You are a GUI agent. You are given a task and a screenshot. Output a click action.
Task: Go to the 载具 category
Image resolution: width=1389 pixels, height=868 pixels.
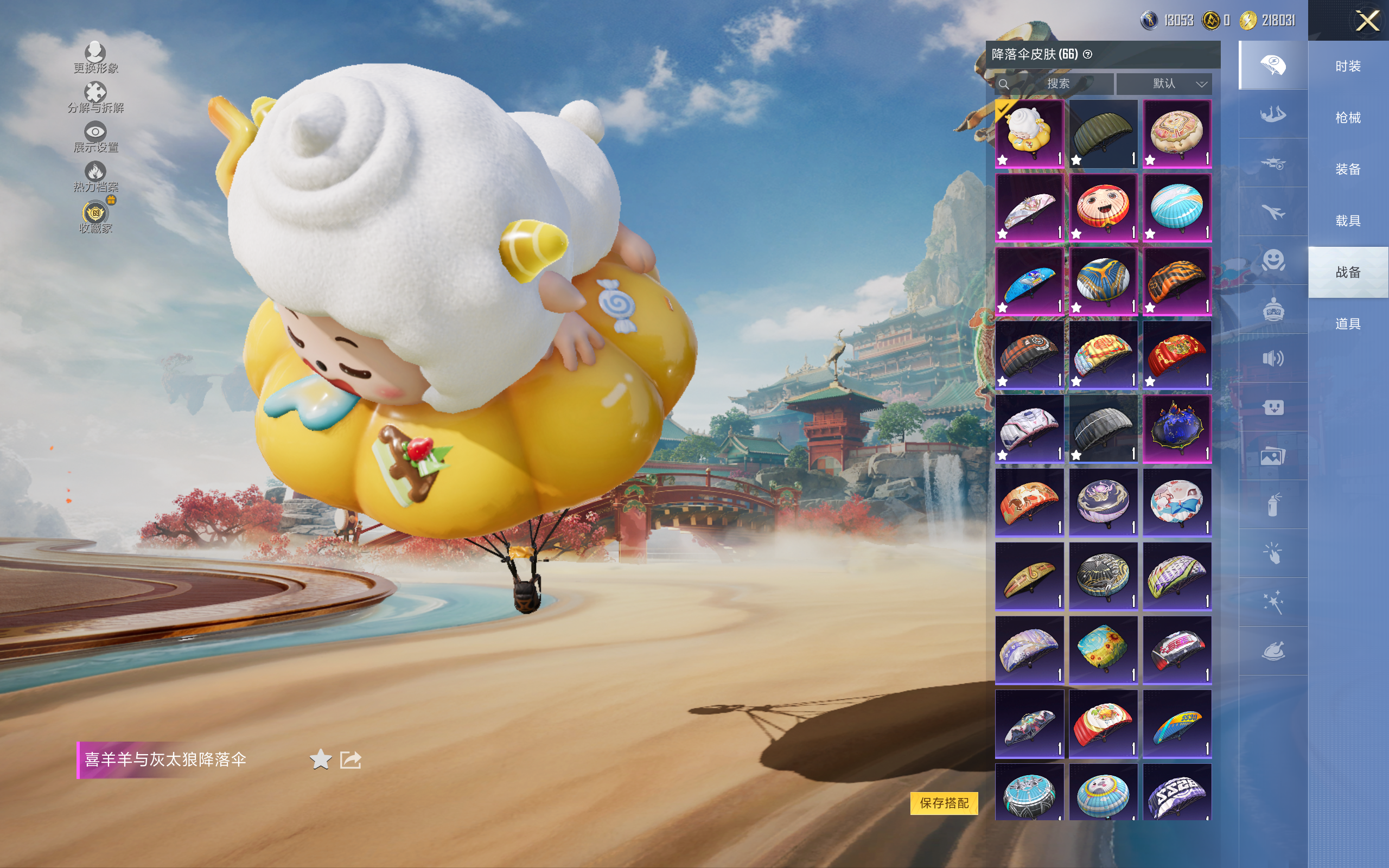(x=1348, y=221)
